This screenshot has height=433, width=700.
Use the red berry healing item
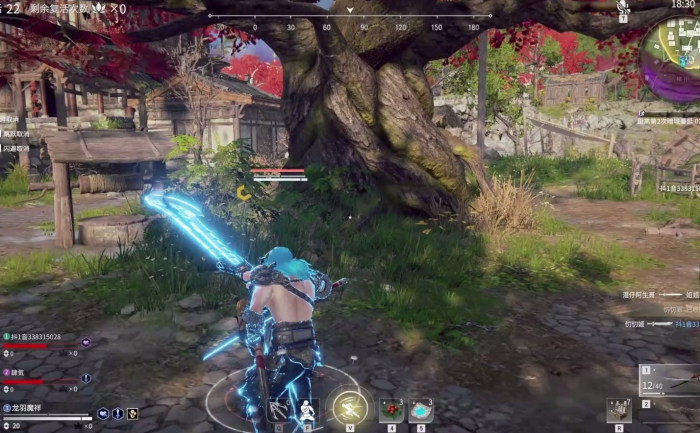(x=390, y=410)
